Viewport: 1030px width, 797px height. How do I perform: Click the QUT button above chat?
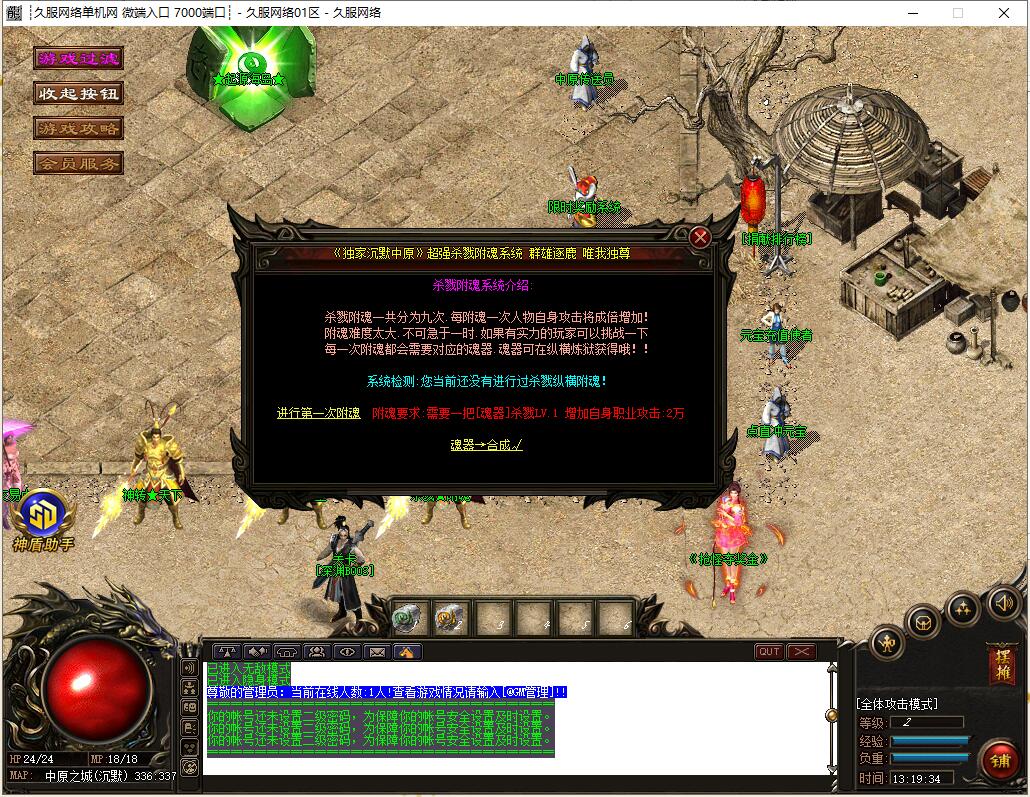[769, 652]
